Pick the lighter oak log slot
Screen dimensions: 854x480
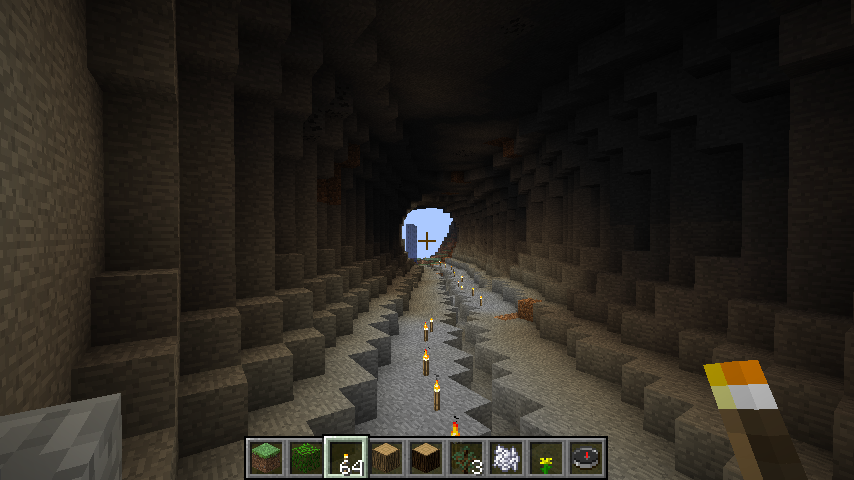(387, 457)
